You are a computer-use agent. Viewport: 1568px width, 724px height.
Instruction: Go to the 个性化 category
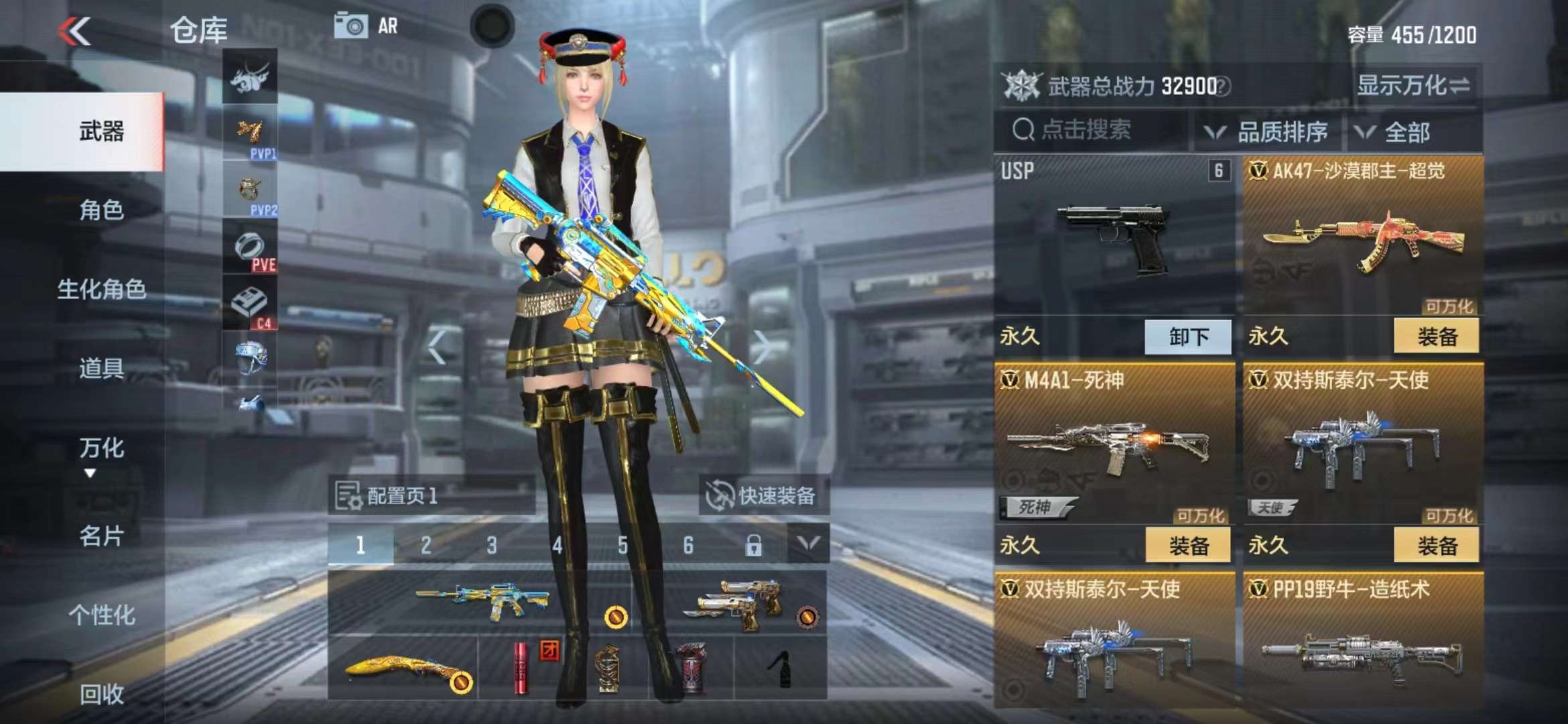click(101, 615)
